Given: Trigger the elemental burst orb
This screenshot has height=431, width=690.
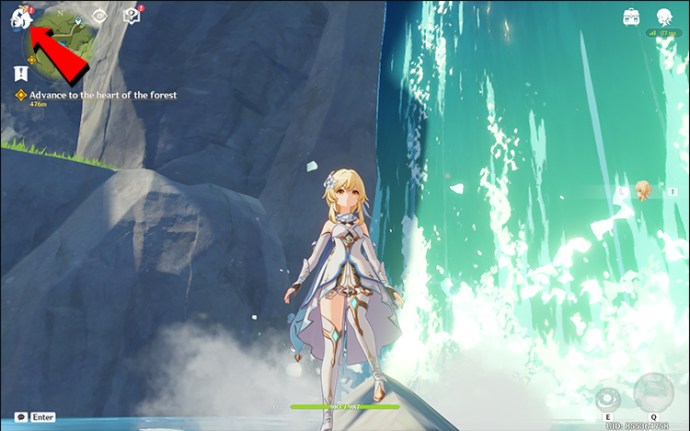Looking at the screenshot, I should pyautogui.click(x=654, y=392).
